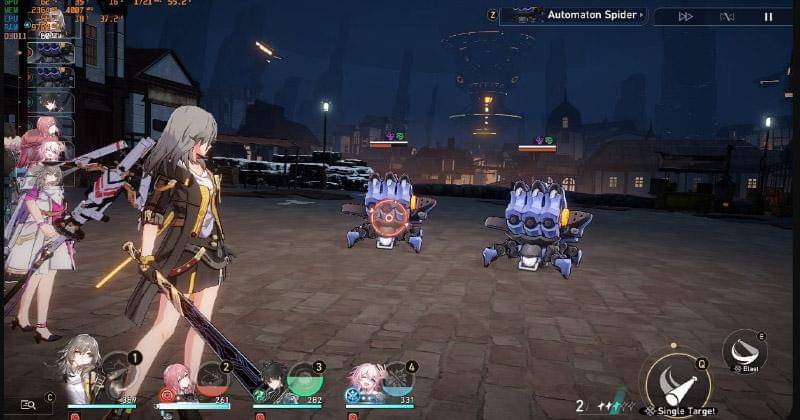
Task: Select the Blast skill
Action: click(744, 350)
